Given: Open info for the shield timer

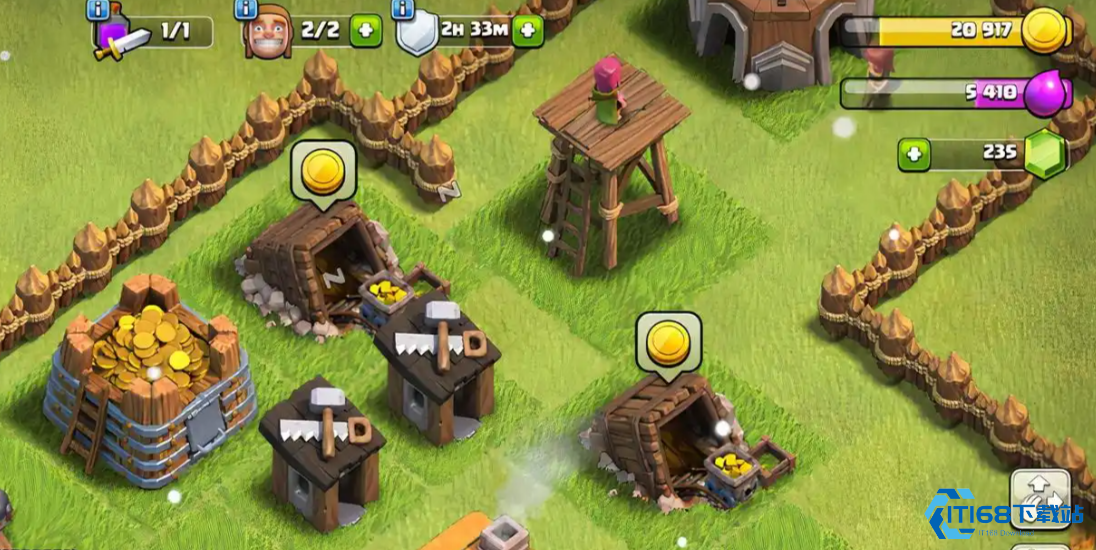Looking at the screenshot, I should (404, 10).
